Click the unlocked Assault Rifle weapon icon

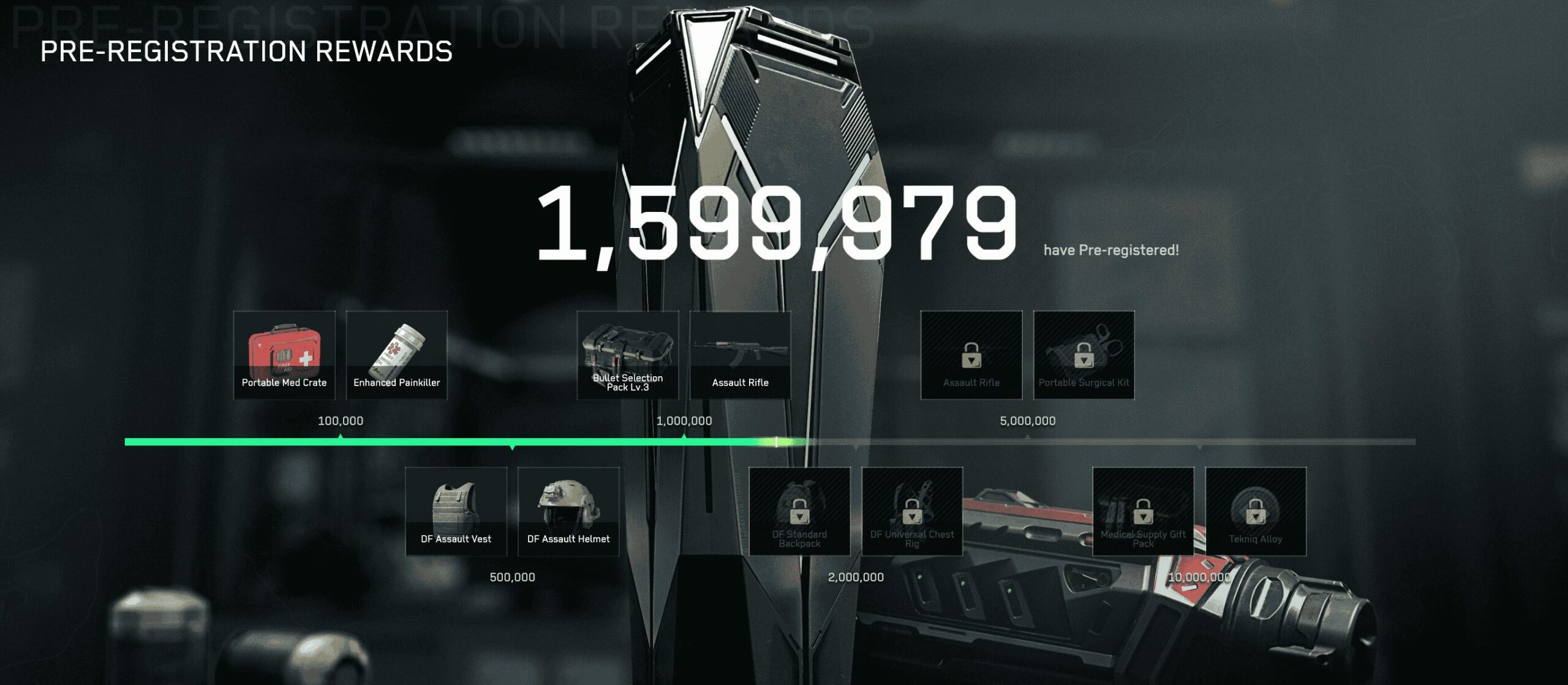(741, 355)
